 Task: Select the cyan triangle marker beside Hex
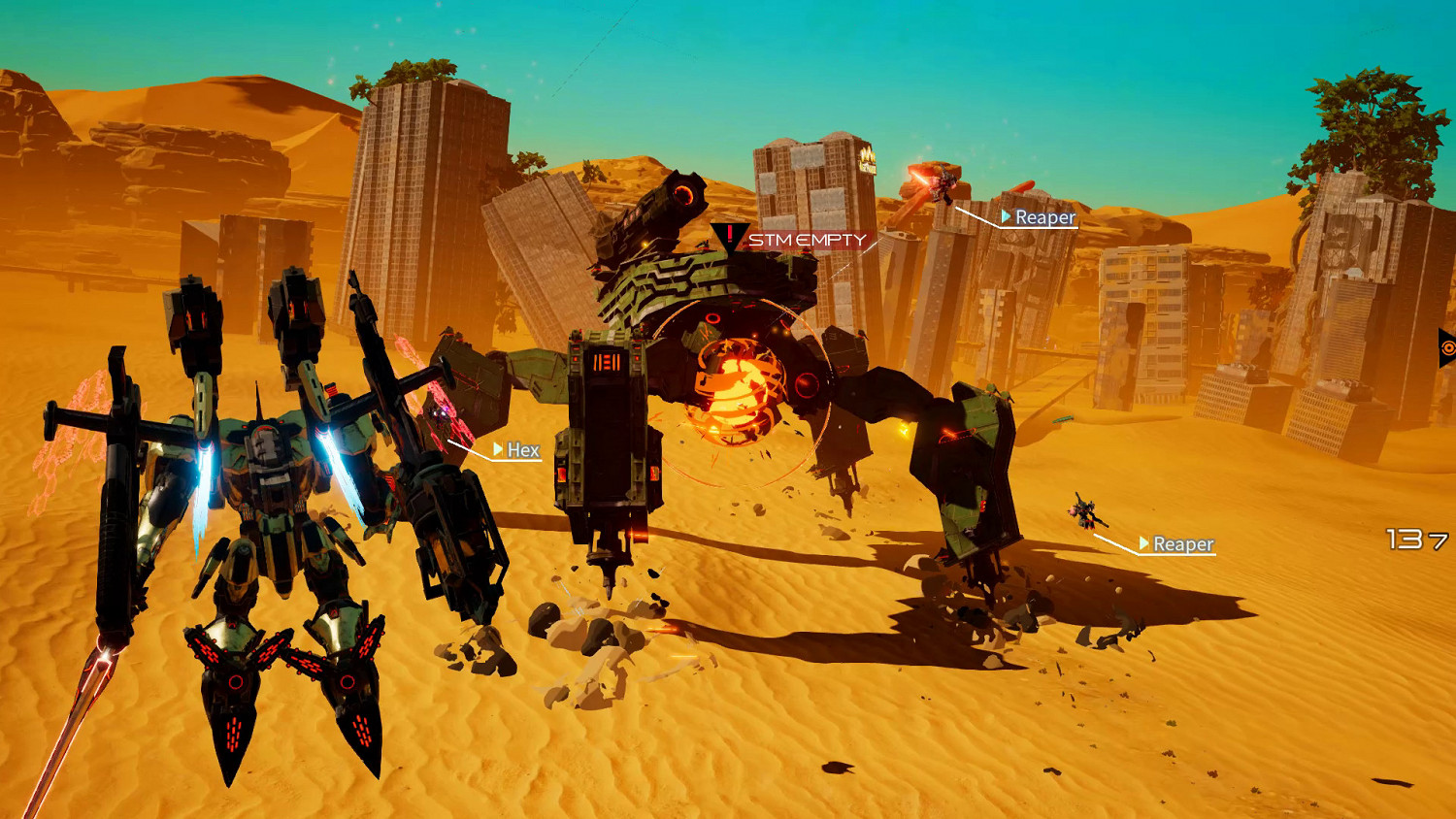pyautogui.click(x=498, y=450)
